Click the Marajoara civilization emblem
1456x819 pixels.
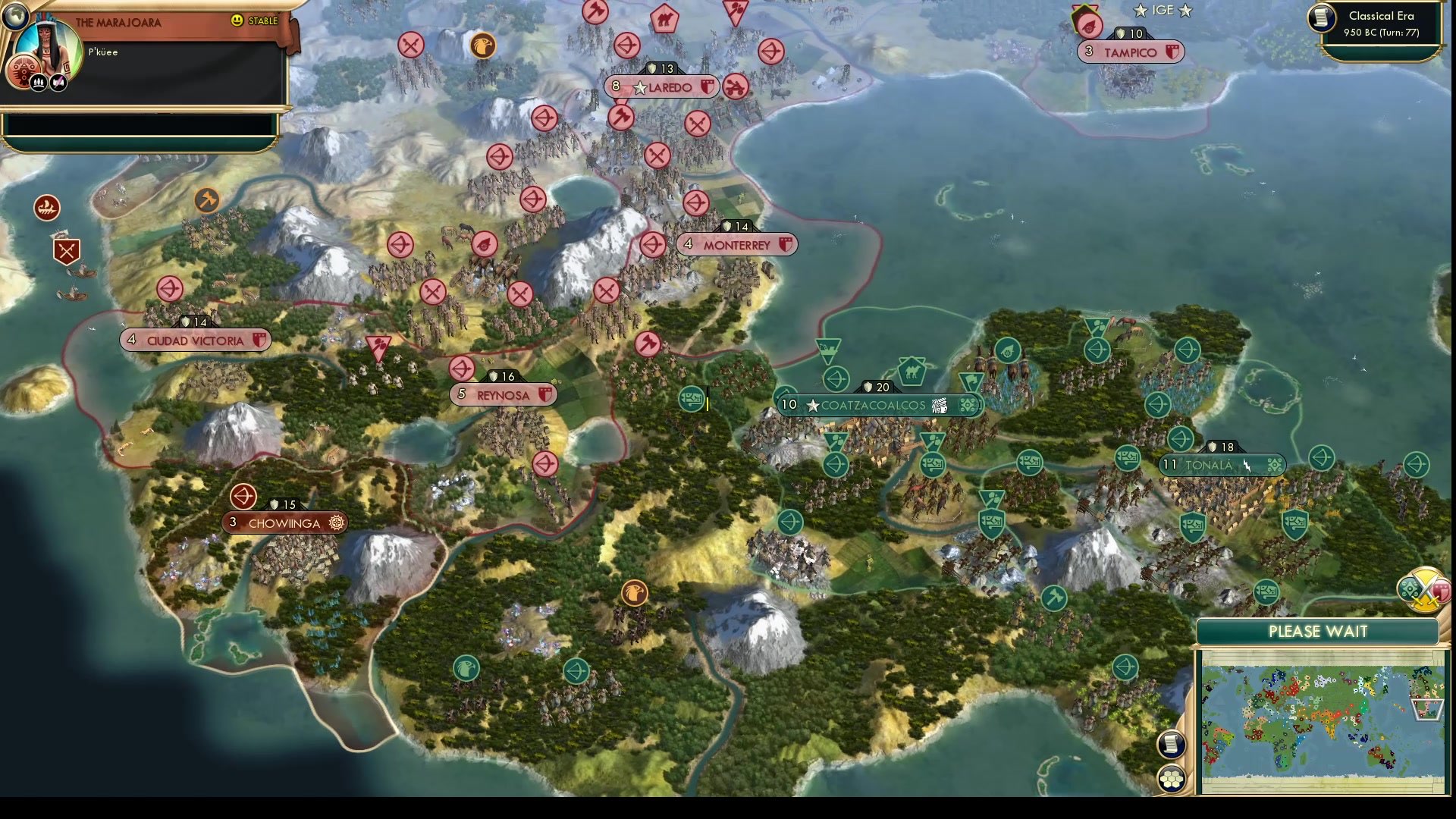24,71
